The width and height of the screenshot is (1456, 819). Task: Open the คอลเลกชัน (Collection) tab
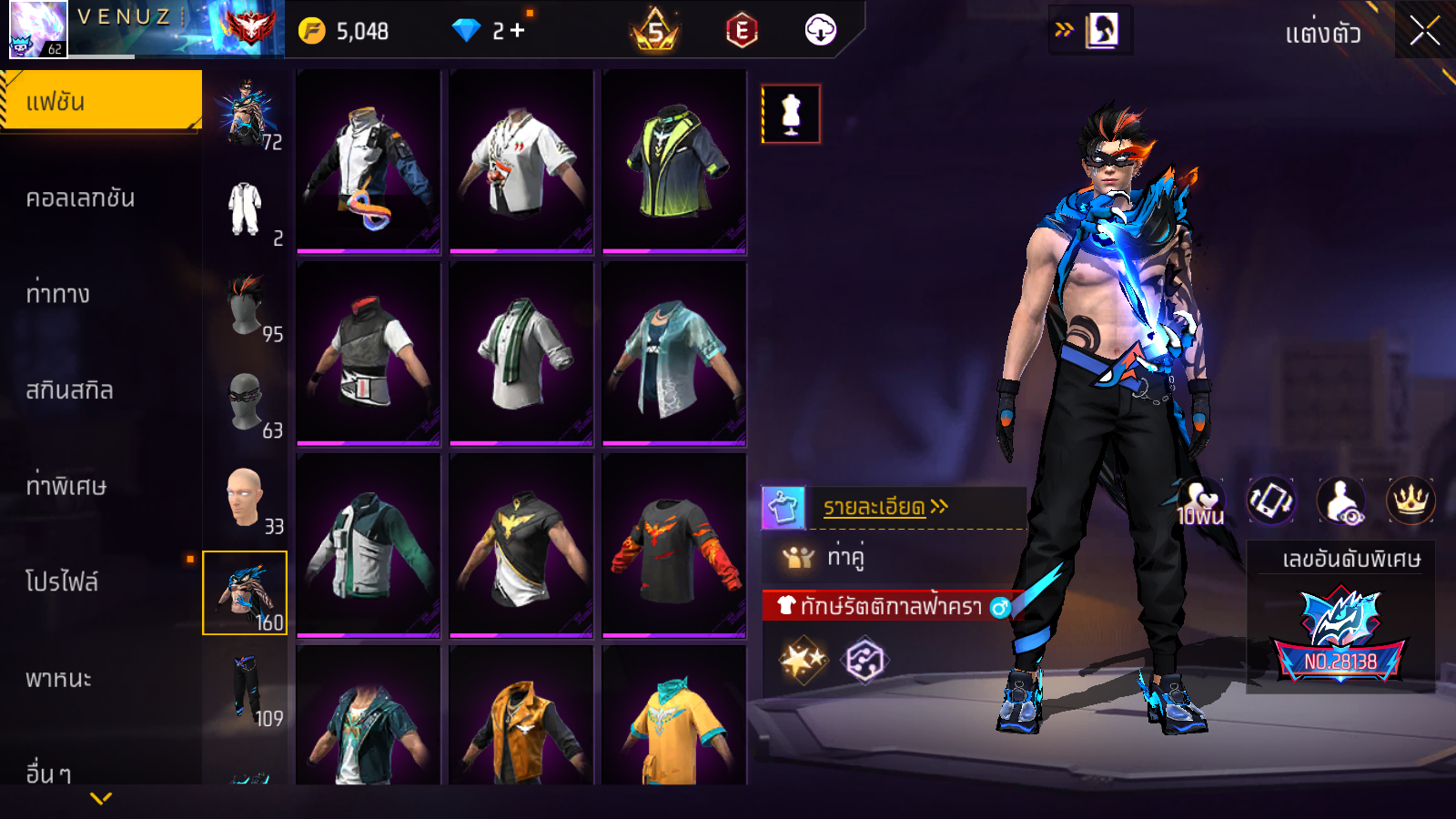[x=81, y=198]
